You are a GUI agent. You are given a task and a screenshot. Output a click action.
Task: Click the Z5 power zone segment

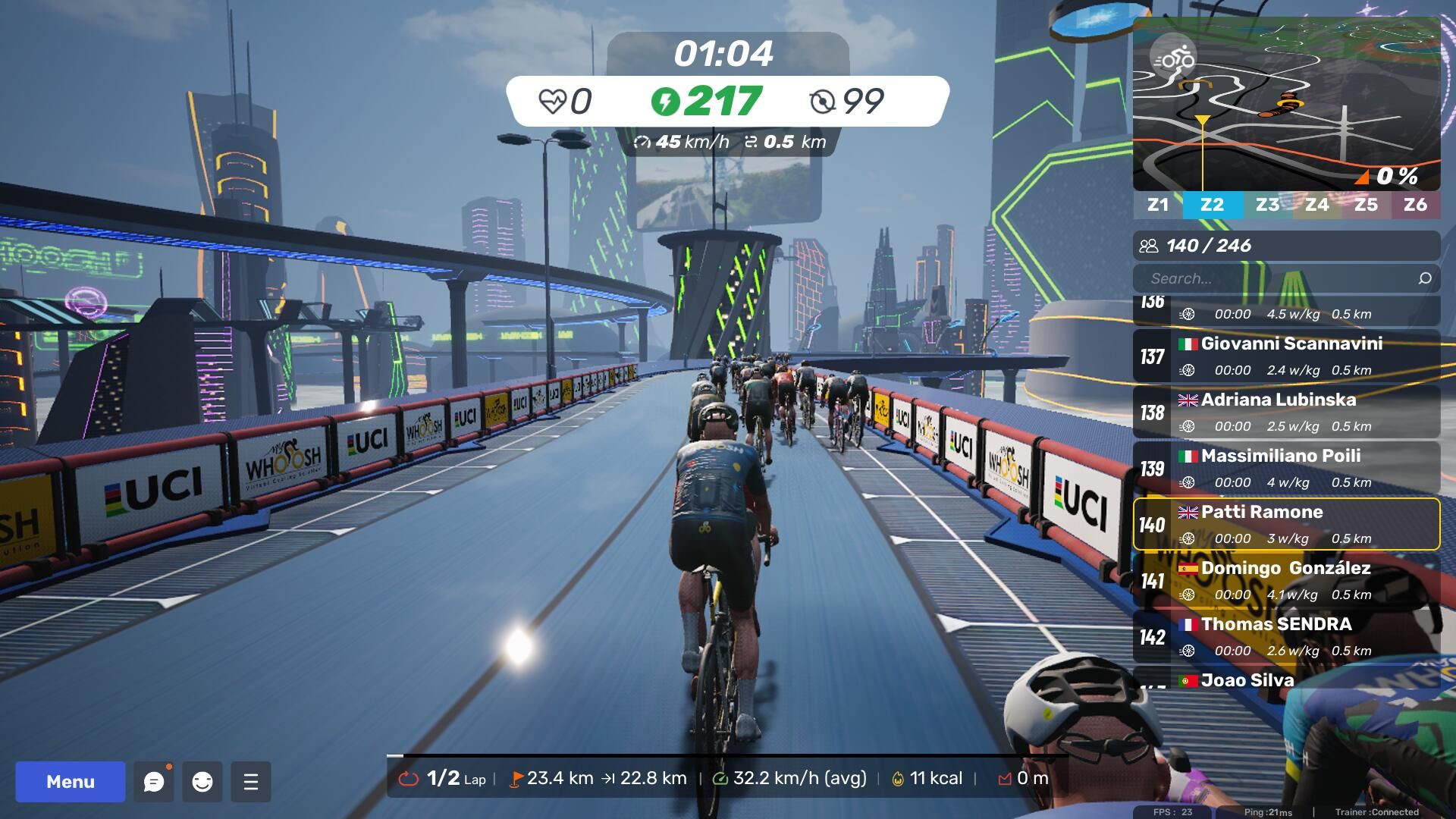coord(1366,205)
